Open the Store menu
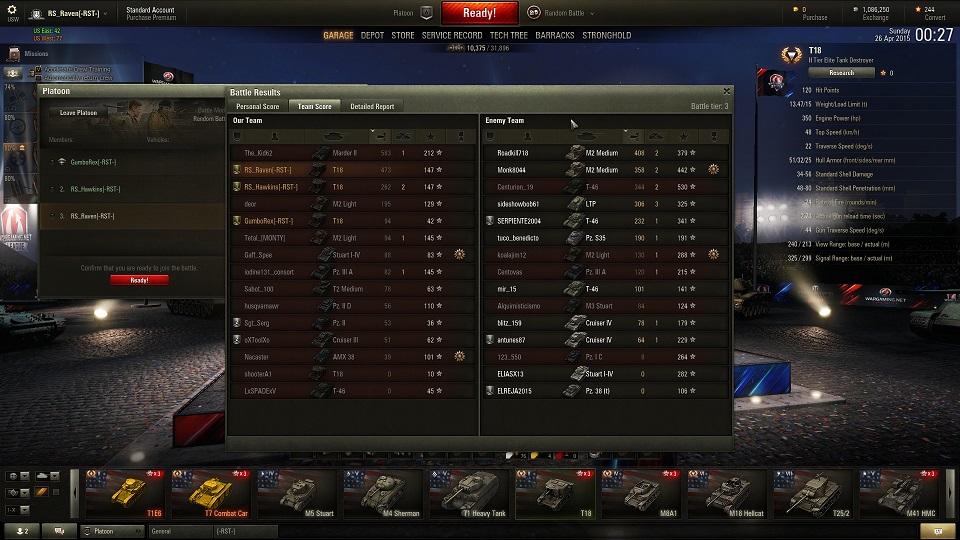 402,35
